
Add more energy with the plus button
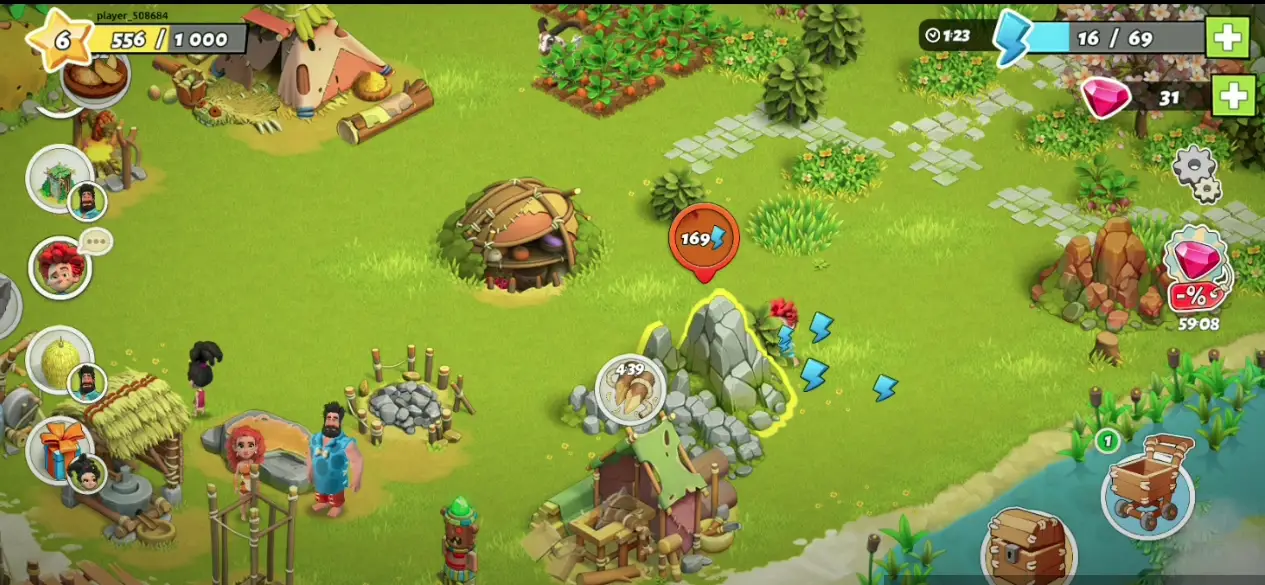coord(1227,38)
